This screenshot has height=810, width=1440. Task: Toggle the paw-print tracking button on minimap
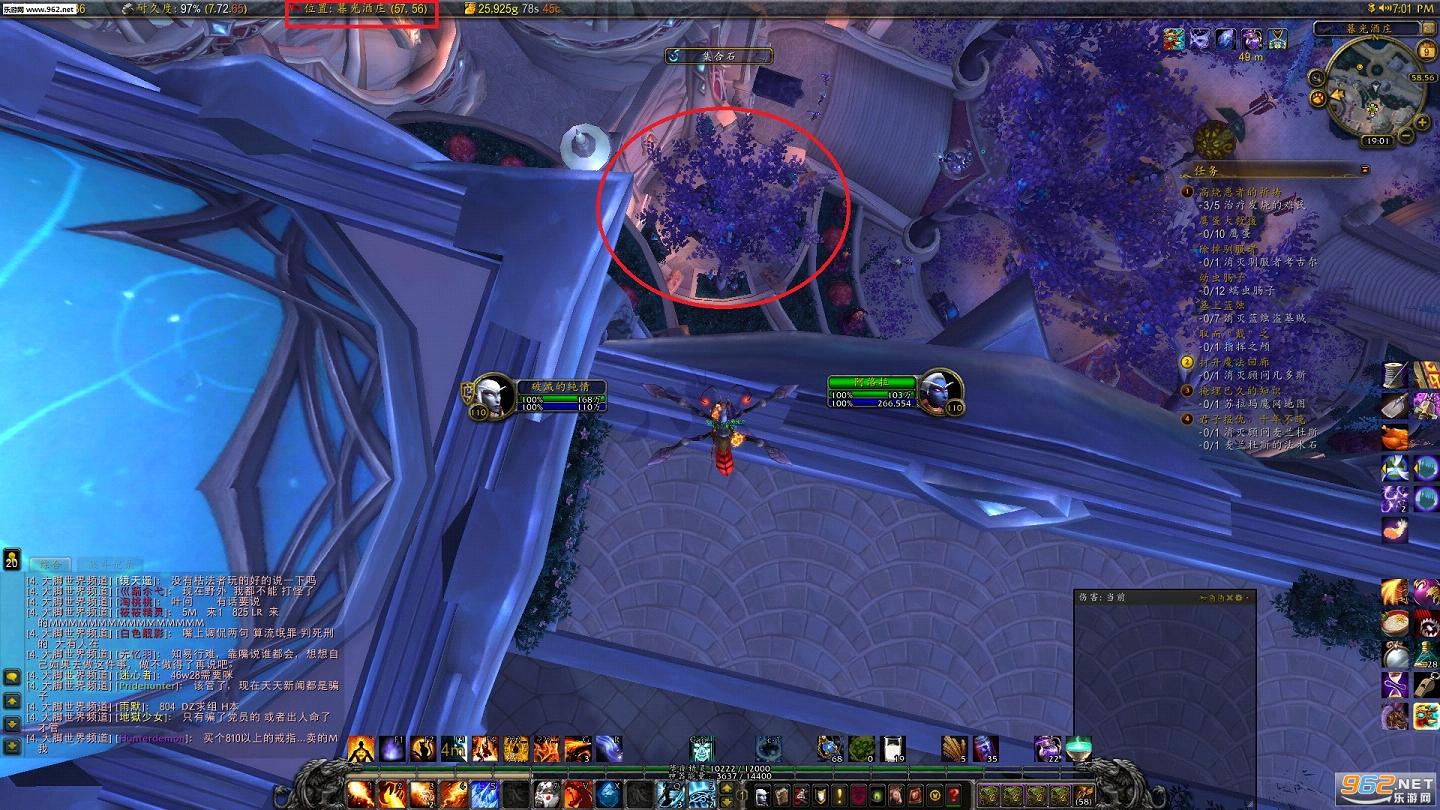click(x=1318, y=98)
